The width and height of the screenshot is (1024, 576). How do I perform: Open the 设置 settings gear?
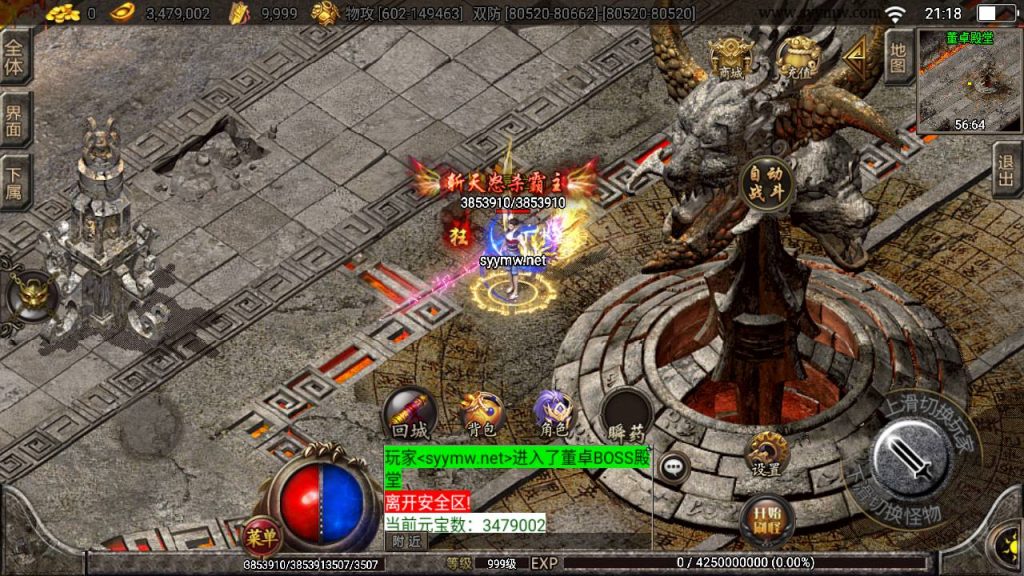tap(767, 453)
